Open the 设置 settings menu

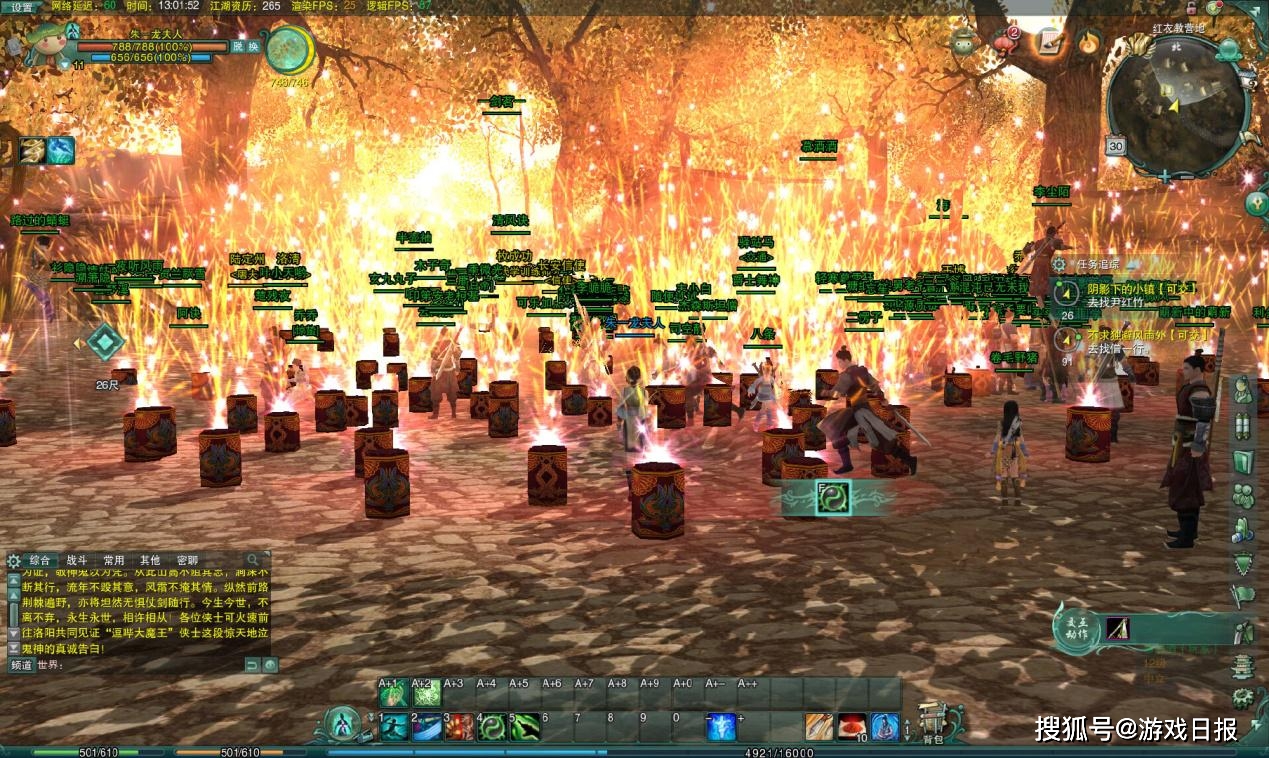coord(20,6)
